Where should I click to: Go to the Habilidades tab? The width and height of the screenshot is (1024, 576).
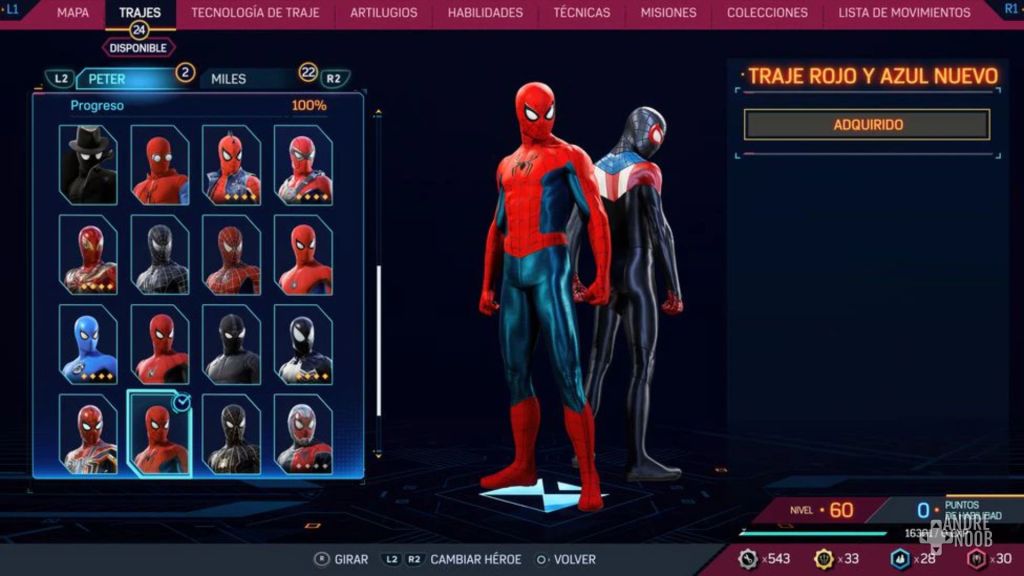pyautogui.click(x=485, y=13)
